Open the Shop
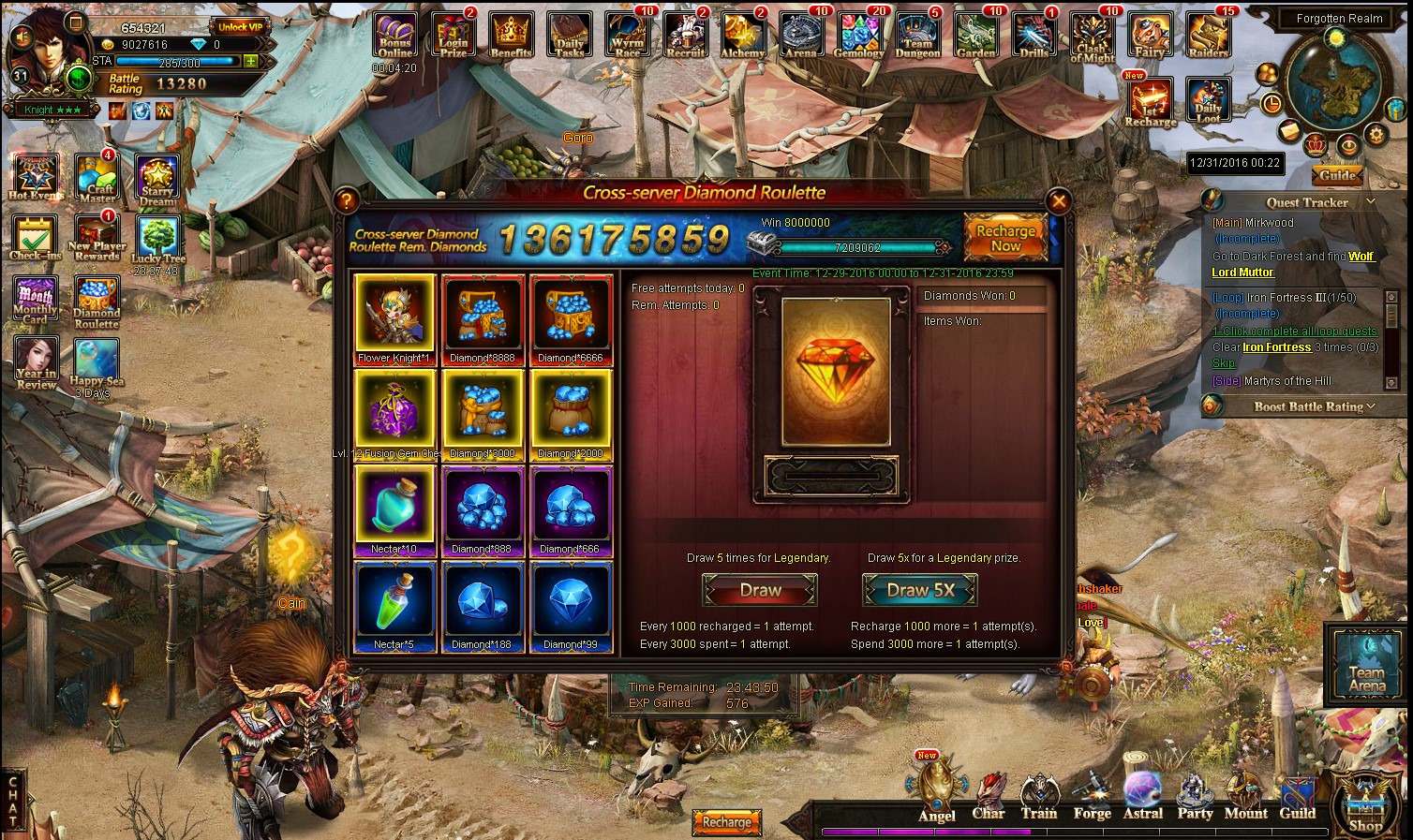Screen dimensions: 1413x840 pos(1364,804)
